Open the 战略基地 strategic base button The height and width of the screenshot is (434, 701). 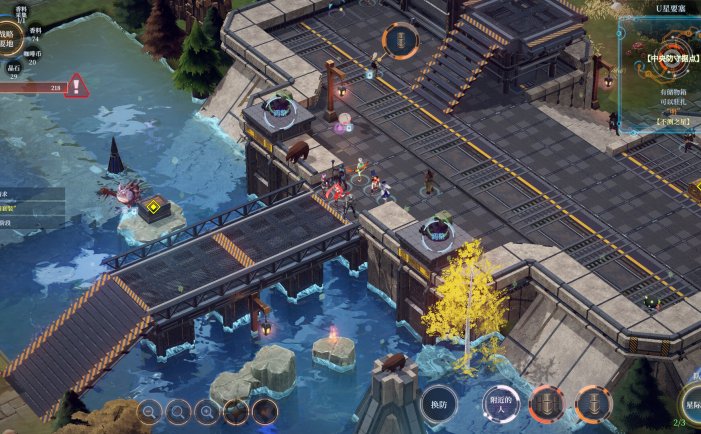(x=8, y=38)
